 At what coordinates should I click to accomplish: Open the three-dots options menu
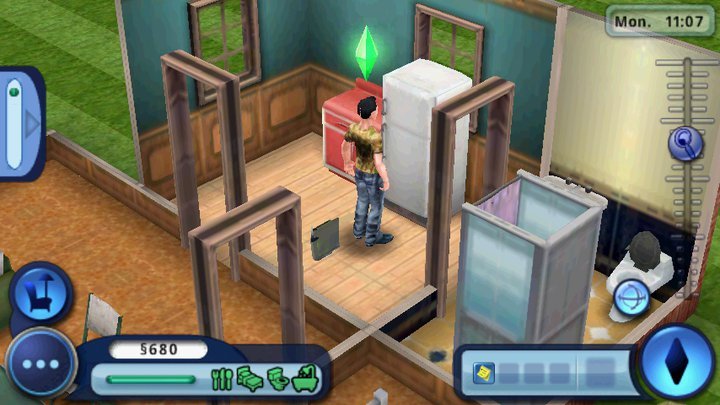tap(41, 364)
